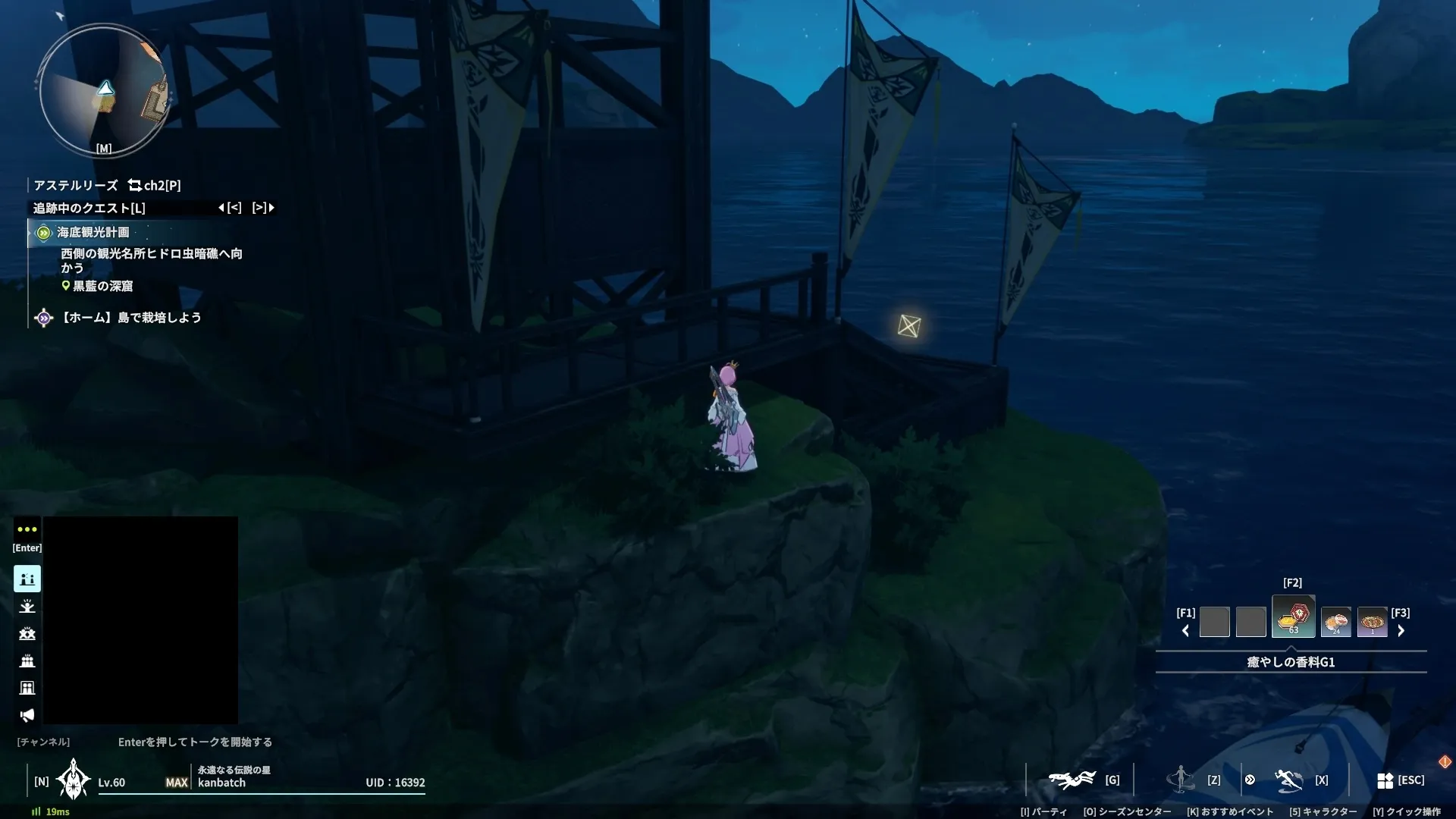The image size is (1456, 819).
Task: Switch to the three-person group chat channel
Action: pyautogui.click(x=27, y=661)
